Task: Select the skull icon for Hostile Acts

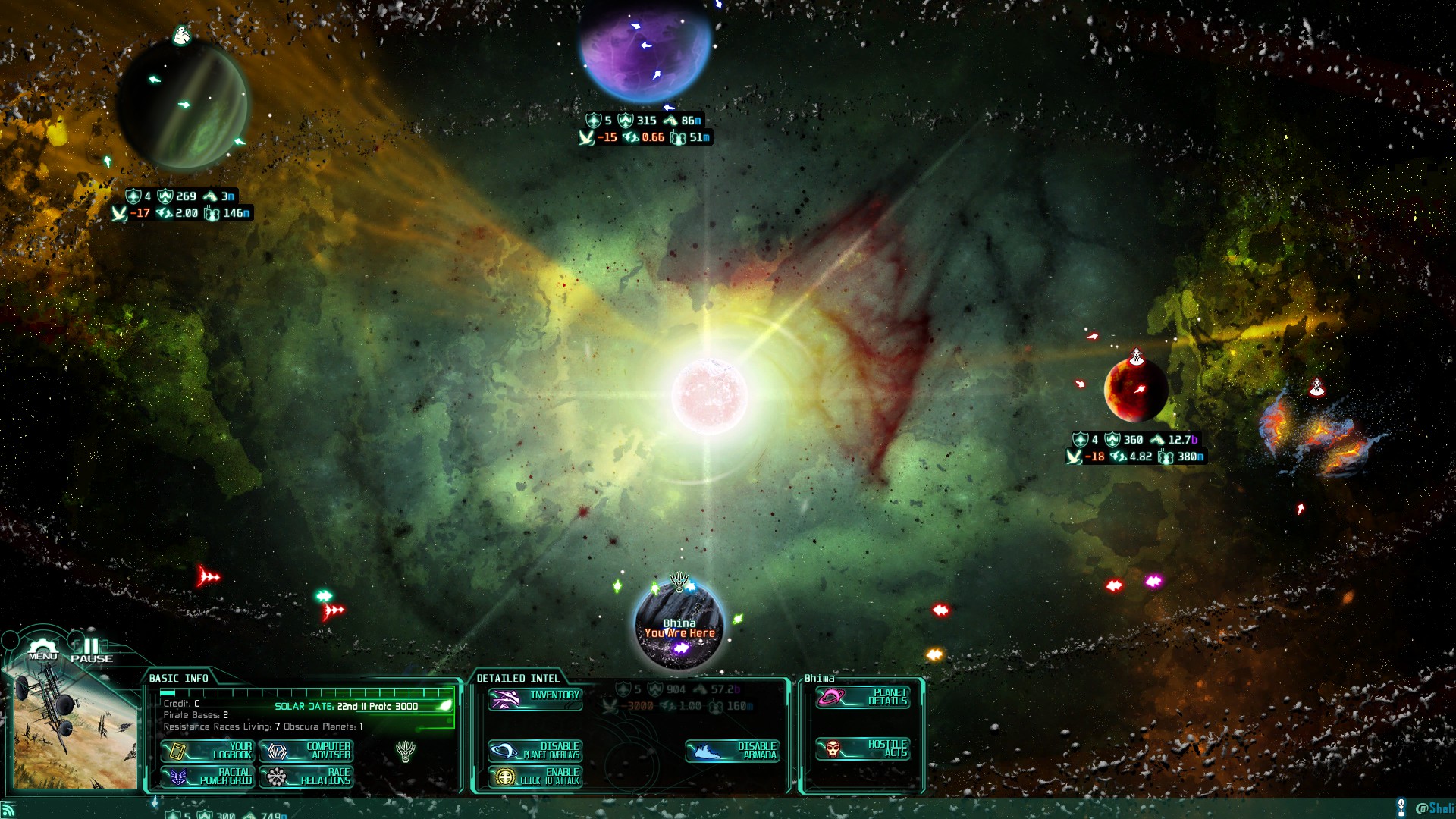Action: 831,749
